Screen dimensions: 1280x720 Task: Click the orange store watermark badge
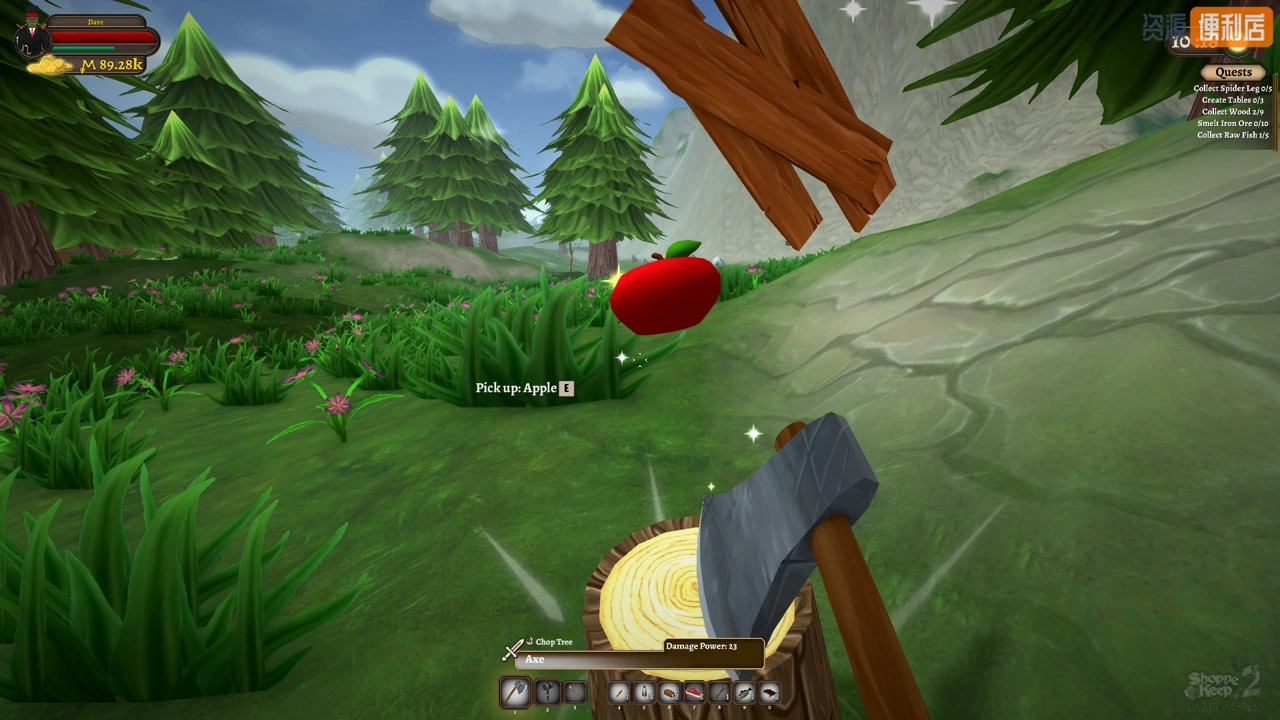coord(1231,27)
